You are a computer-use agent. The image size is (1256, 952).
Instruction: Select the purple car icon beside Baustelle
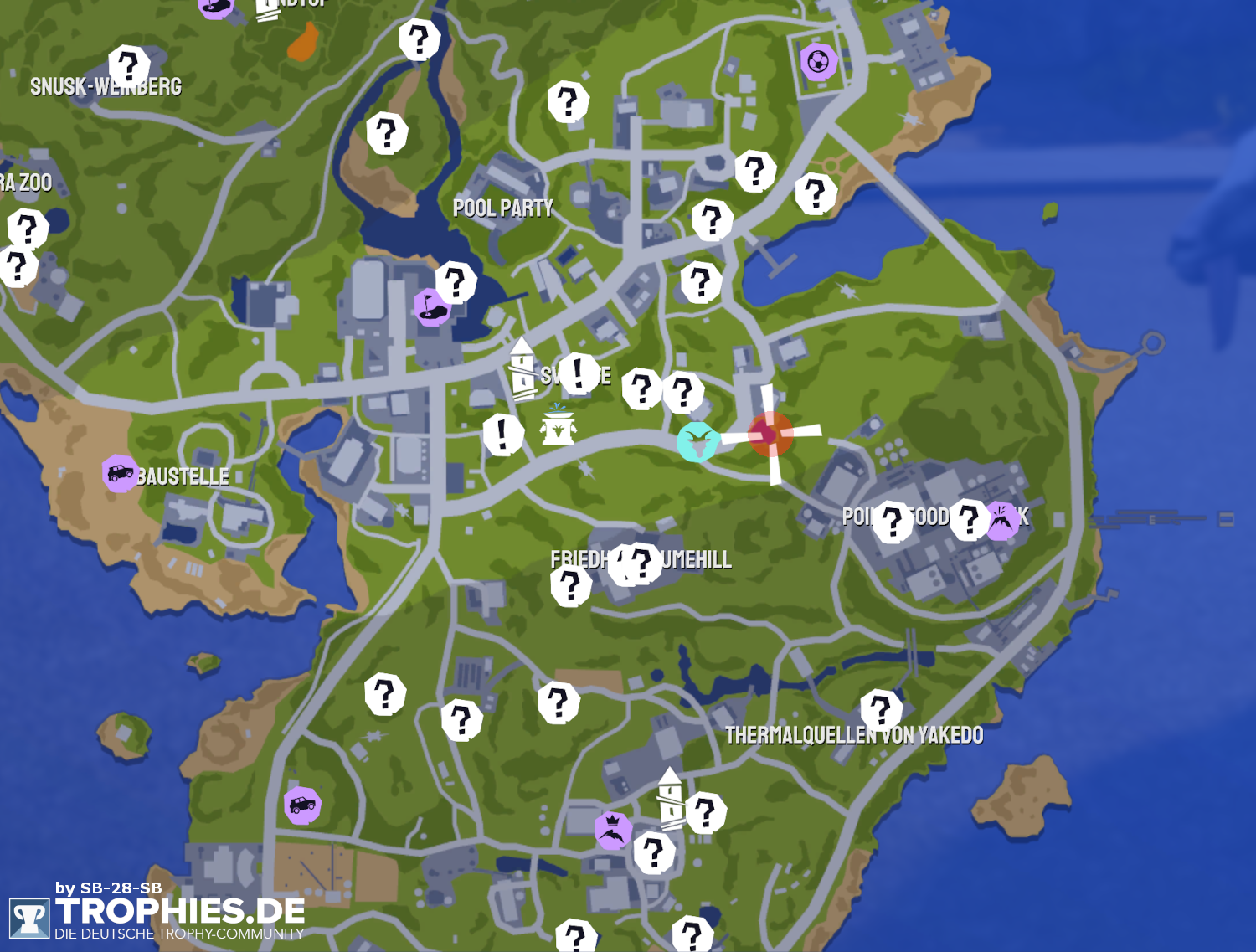pos(120,473)
